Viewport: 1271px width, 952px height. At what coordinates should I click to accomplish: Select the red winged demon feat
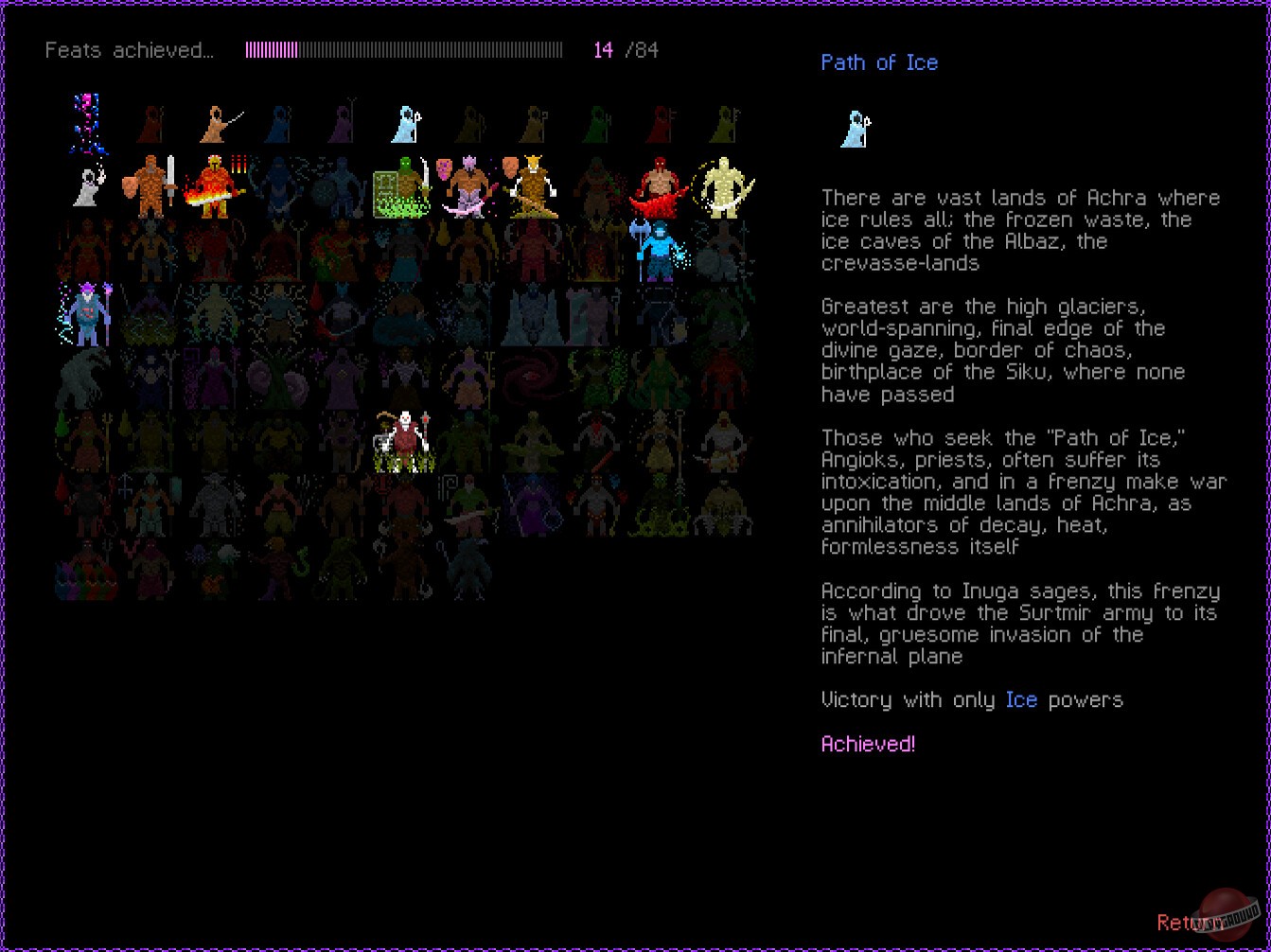point(660,186)
